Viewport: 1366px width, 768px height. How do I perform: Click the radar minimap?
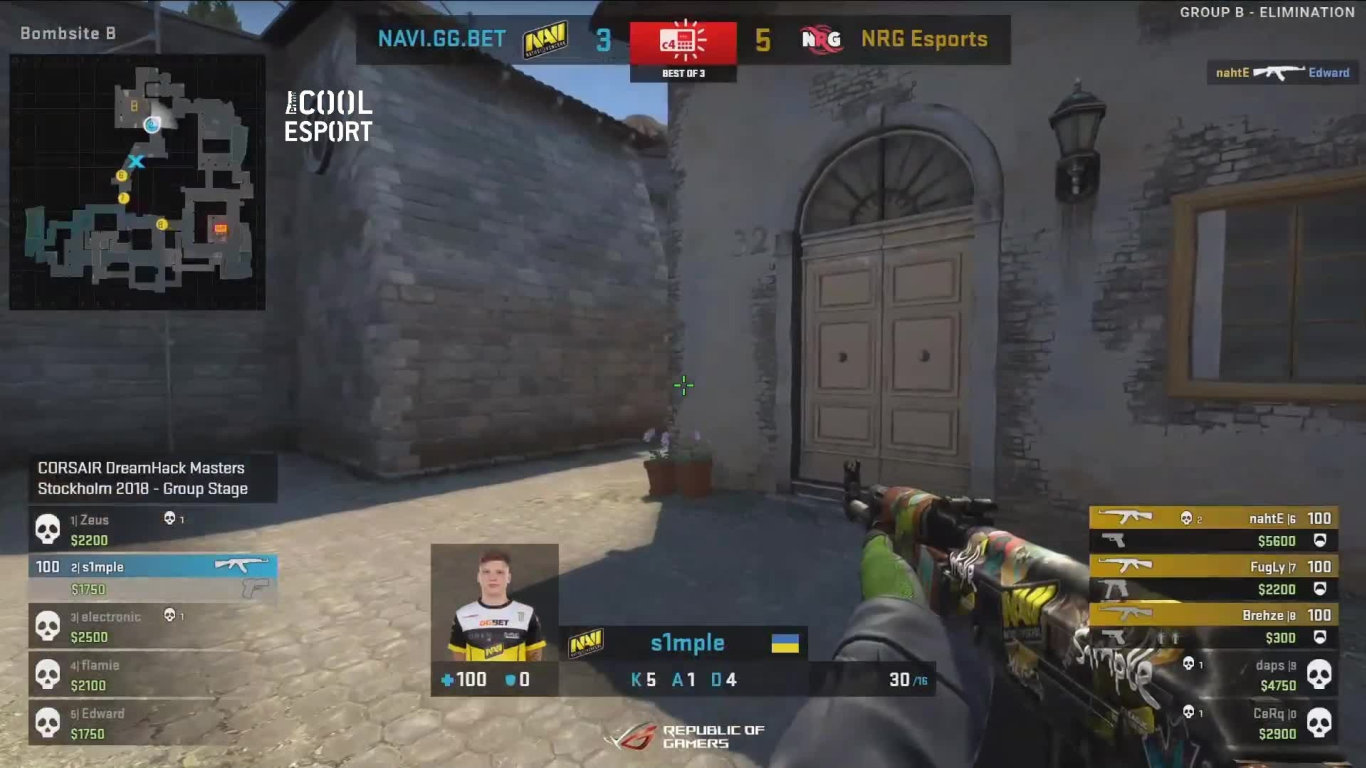coord(137,181)
